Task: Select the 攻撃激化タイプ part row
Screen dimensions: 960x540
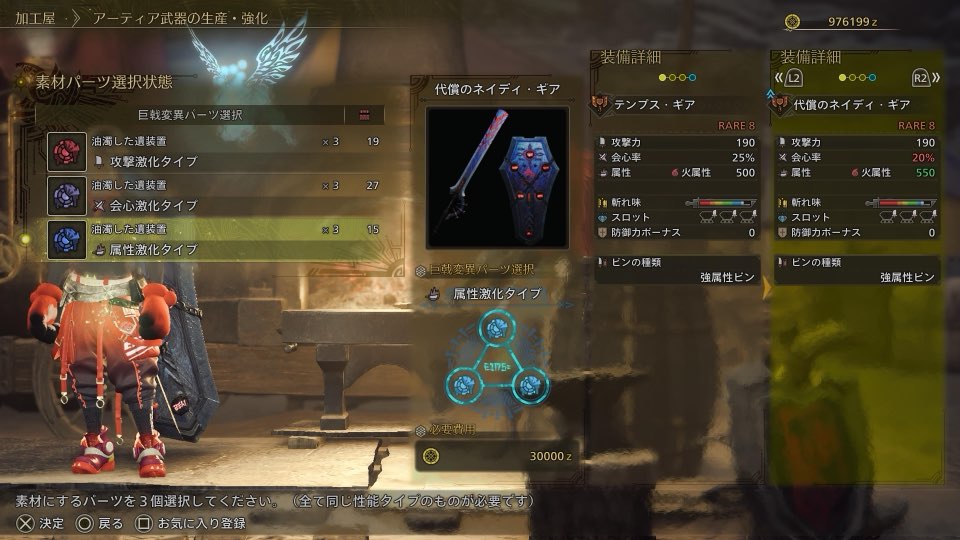Action: [215, 151]
